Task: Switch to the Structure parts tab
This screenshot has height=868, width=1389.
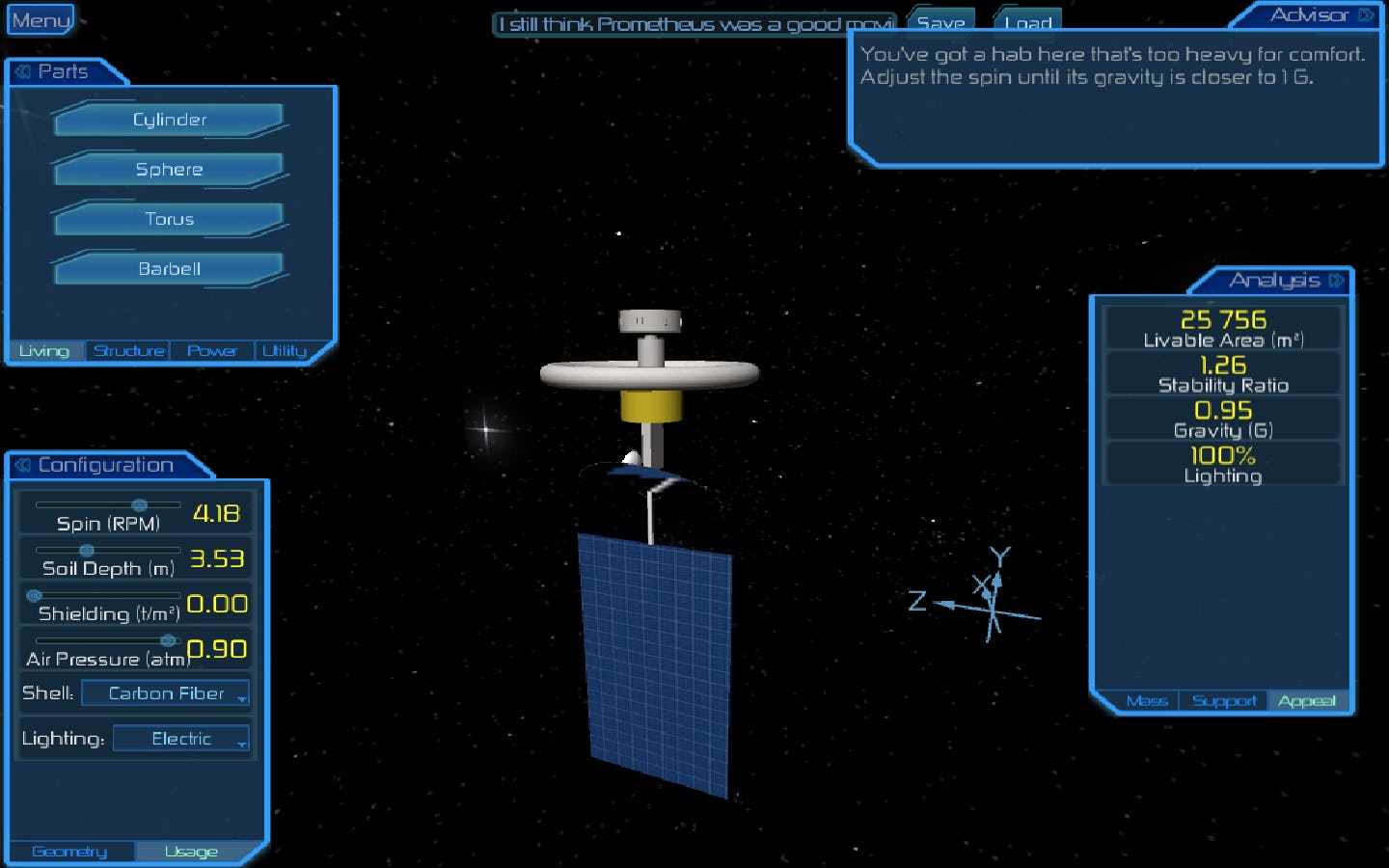Action: coord(128,350)
